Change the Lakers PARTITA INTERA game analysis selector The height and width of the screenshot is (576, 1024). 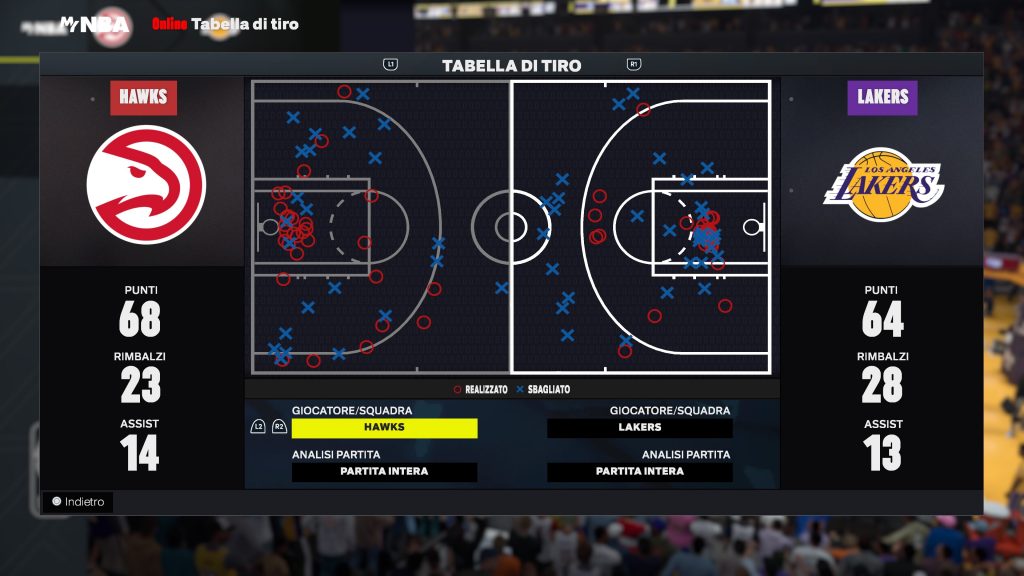640,472
